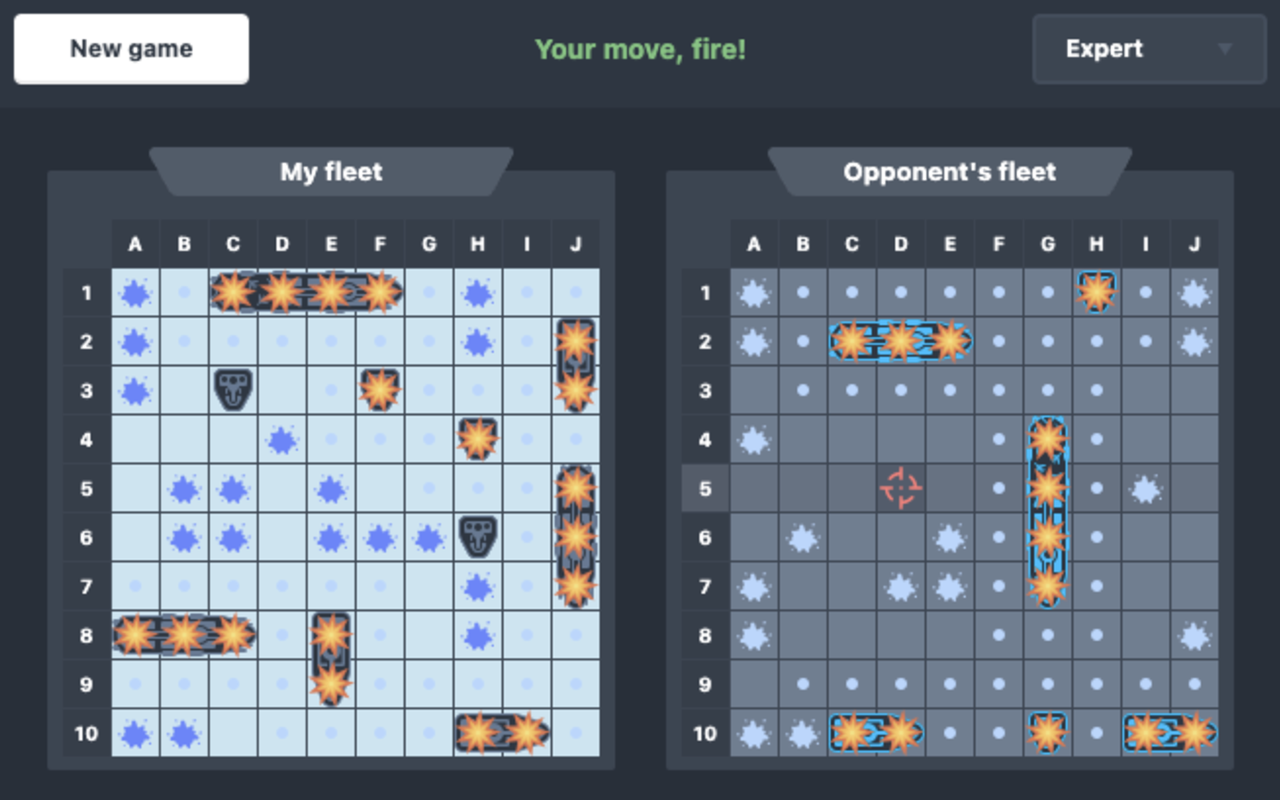Screen dimensions: 1280x800
Task: Click the burning battleship at G5 opponent board
Action: (x=1047, y=489)
